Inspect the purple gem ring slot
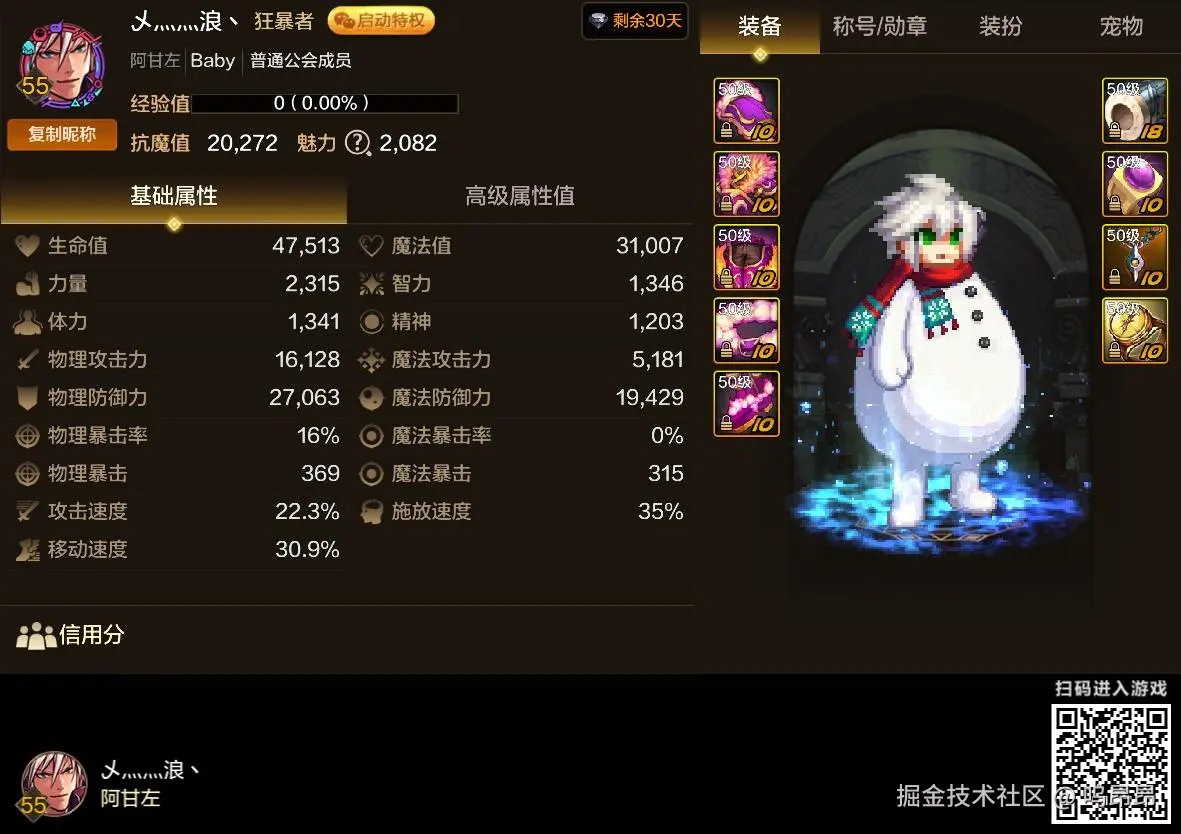This screenshot has height=834, width=1181. point(1135,184)
